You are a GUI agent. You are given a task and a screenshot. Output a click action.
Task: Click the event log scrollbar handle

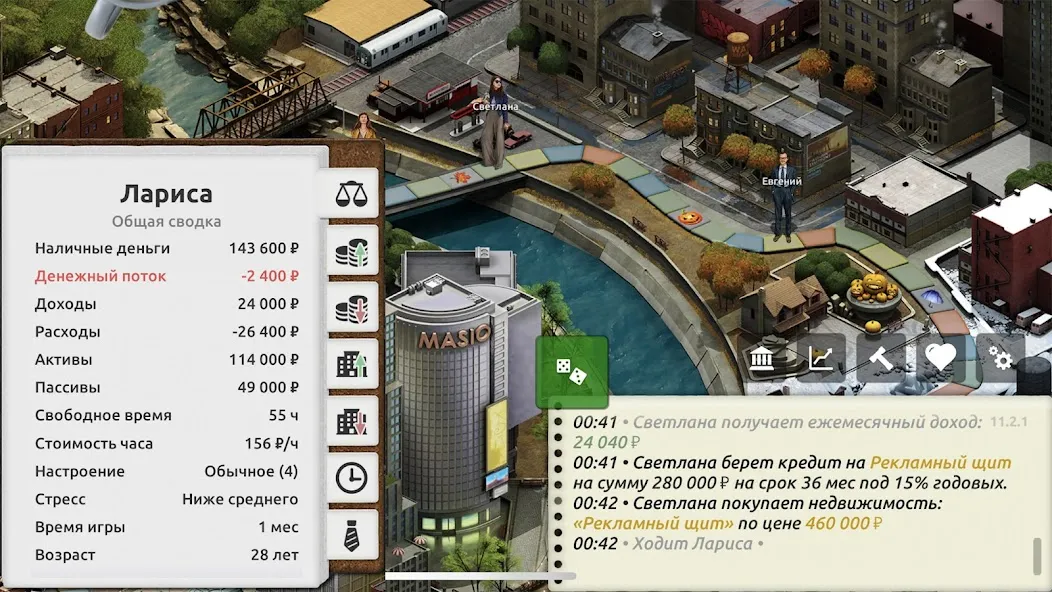tap(1037, 556)
